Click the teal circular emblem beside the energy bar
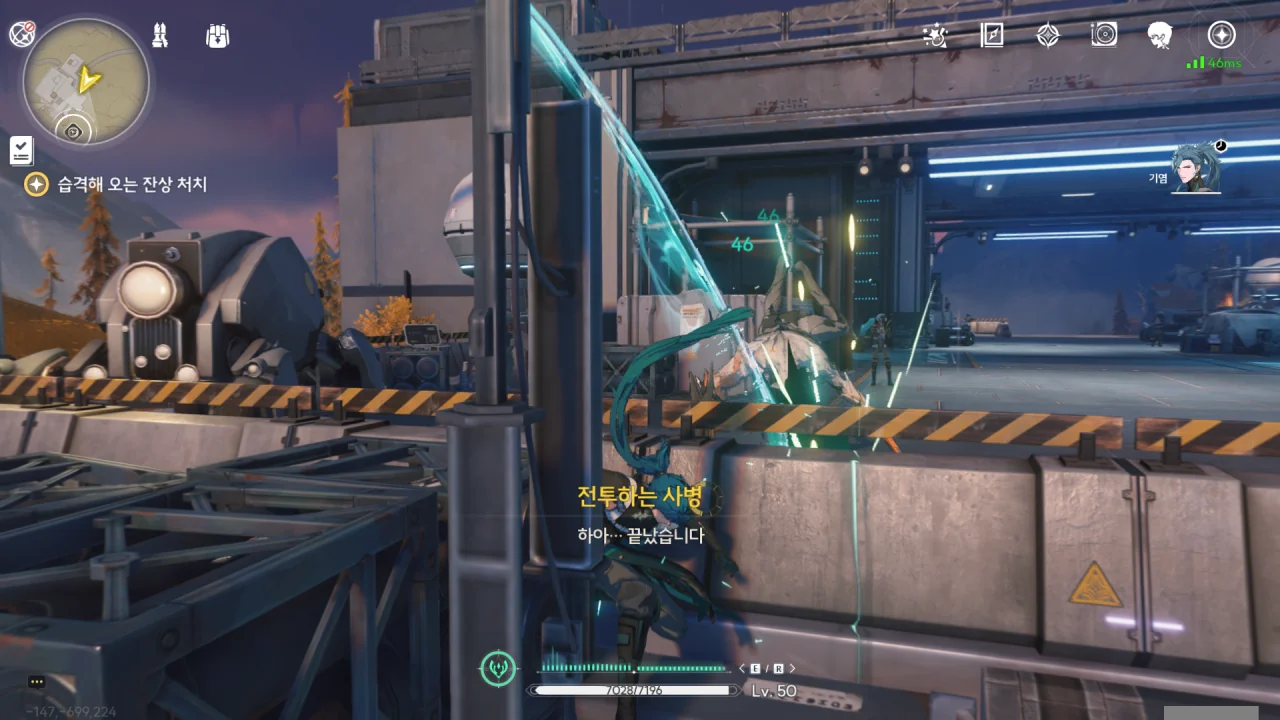Image resolution: width=1280 pixels, height=720 pixels. [x=498, y=668]
